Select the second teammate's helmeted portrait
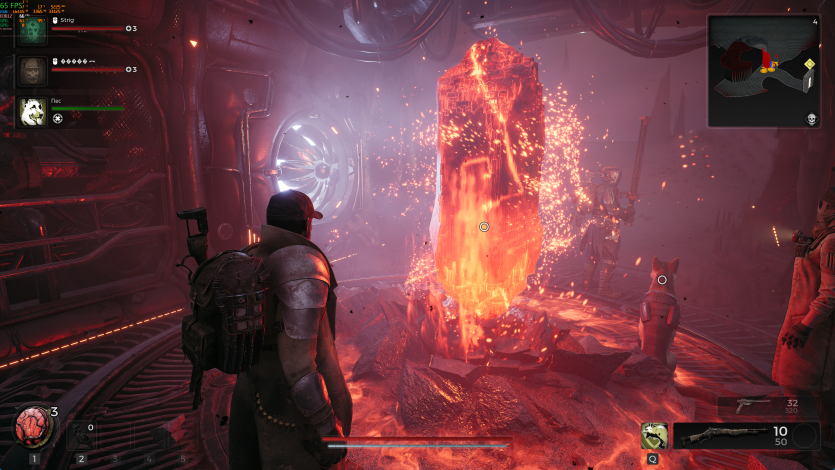This screenshot has width=835, height=470. (x=33, y=70)
